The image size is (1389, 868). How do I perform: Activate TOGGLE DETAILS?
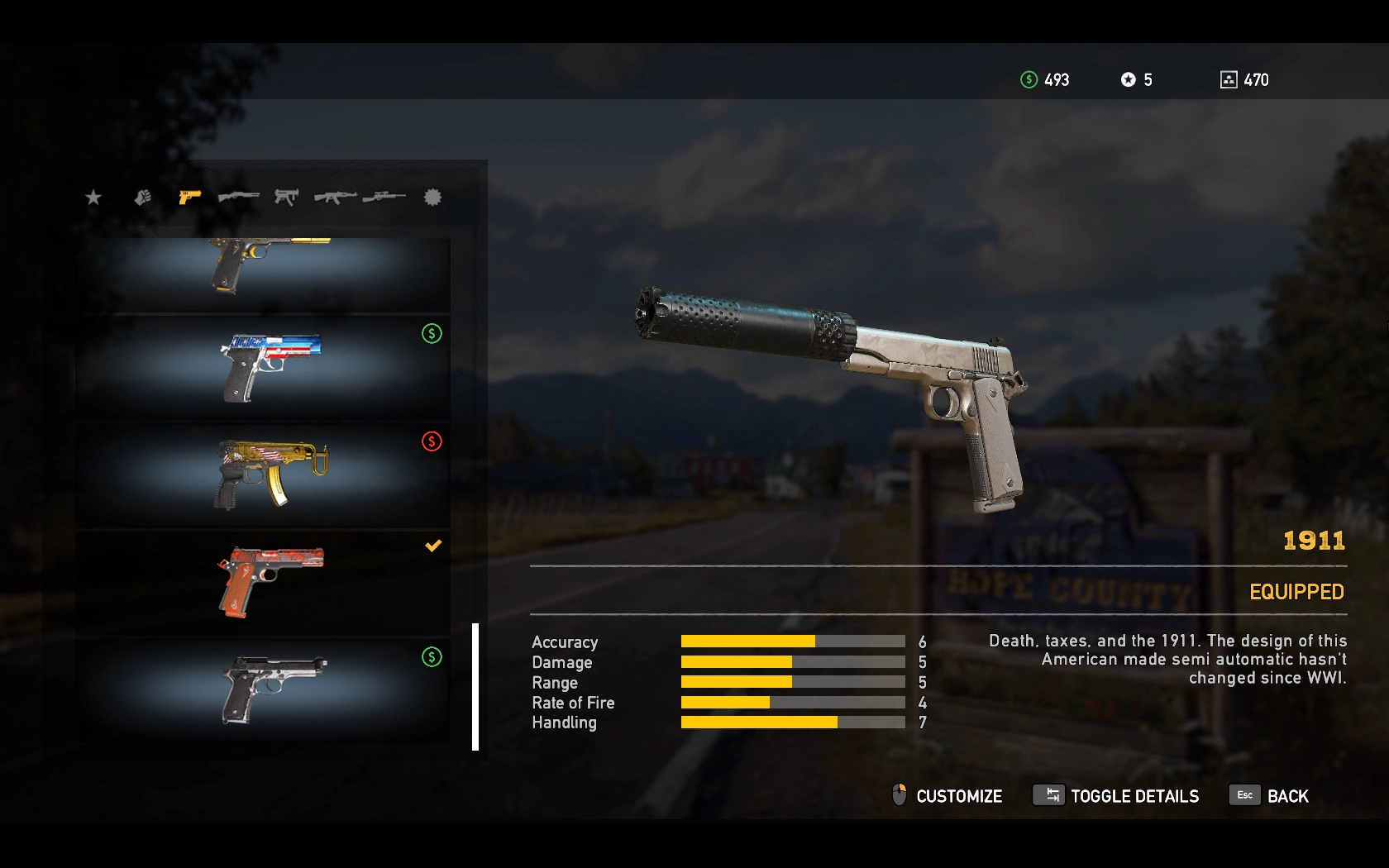pos(1116,796)
